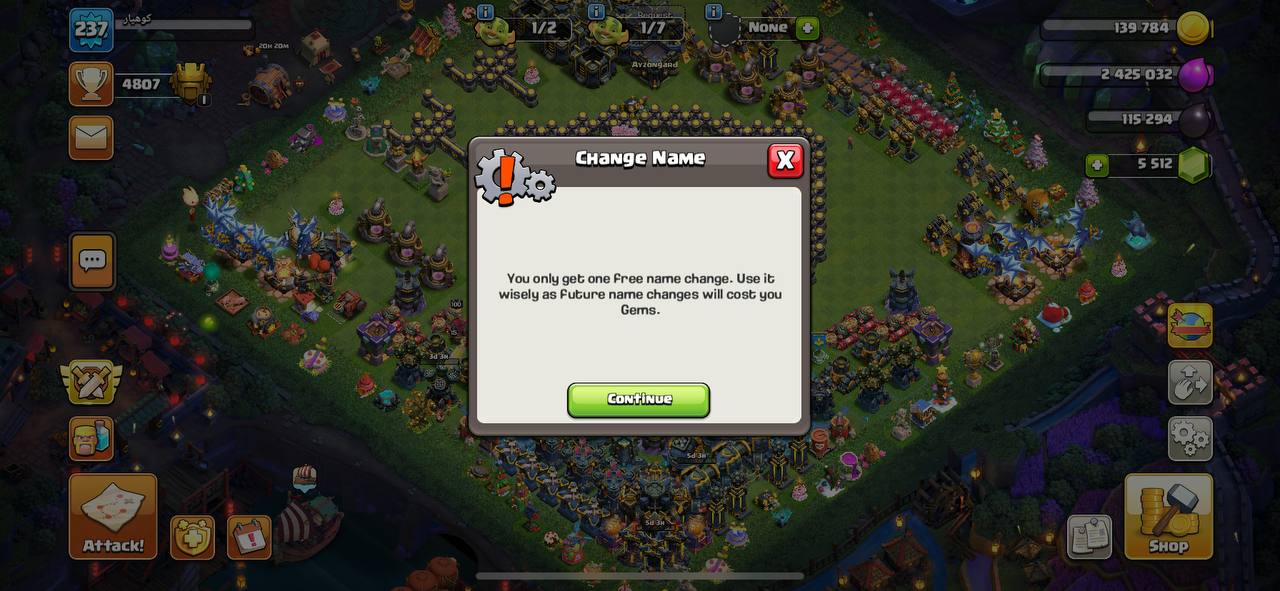This screenshot has height=591, width=1280.
Task: Add a boost with the None plus button
Action: (x=807, y=28)
